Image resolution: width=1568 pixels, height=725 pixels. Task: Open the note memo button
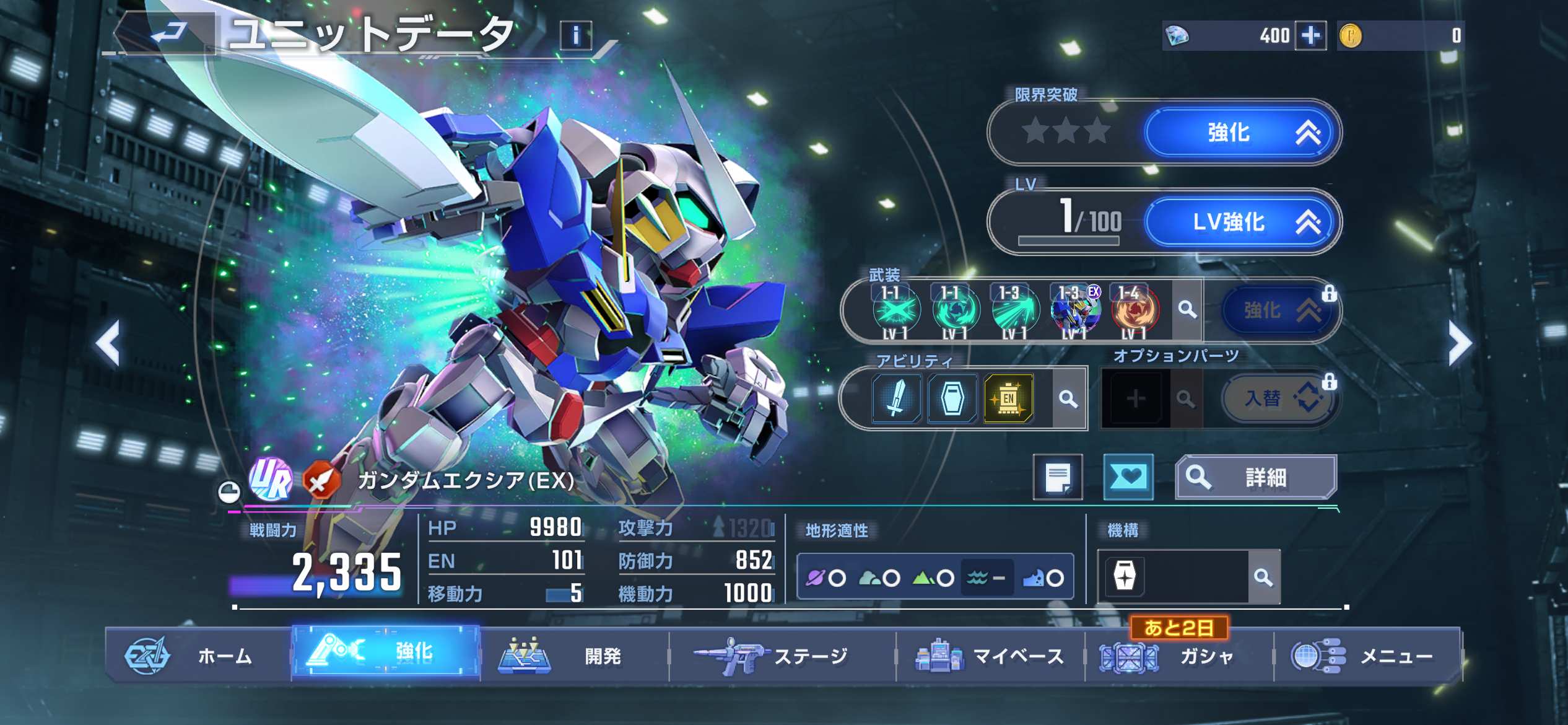tap(1058, 477)
